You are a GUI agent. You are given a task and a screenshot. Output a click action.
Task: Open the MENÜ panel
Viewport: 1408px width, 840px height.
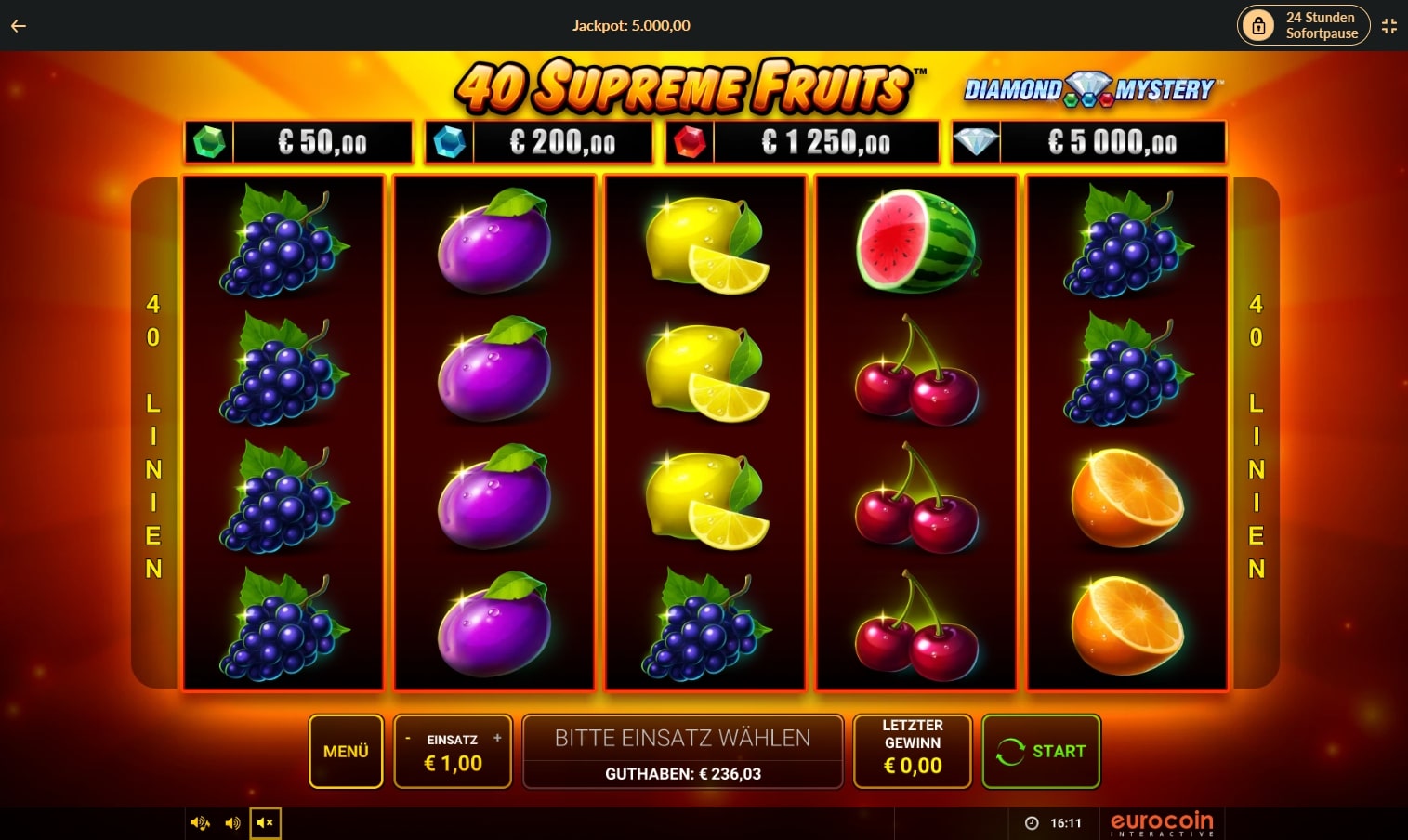coord(346,751)
